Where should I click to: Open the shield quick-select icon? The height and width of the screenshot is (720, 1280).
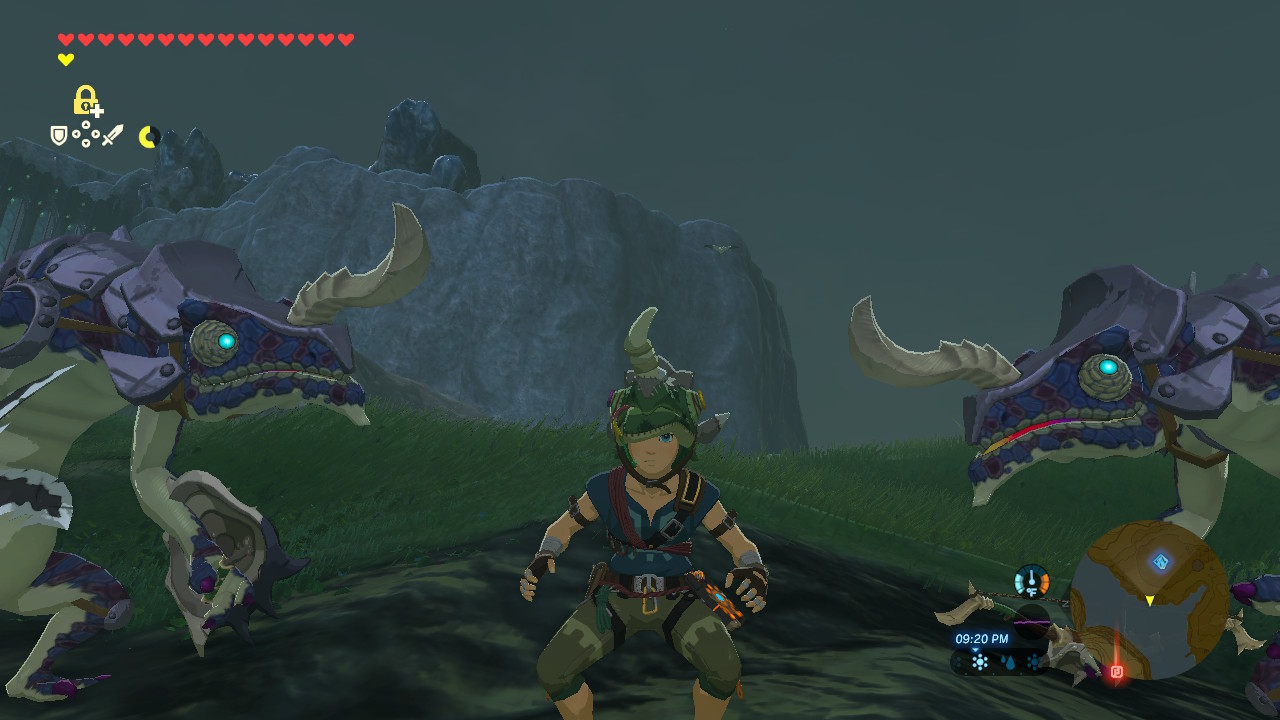pyautogui.click(x=59, y=135)
